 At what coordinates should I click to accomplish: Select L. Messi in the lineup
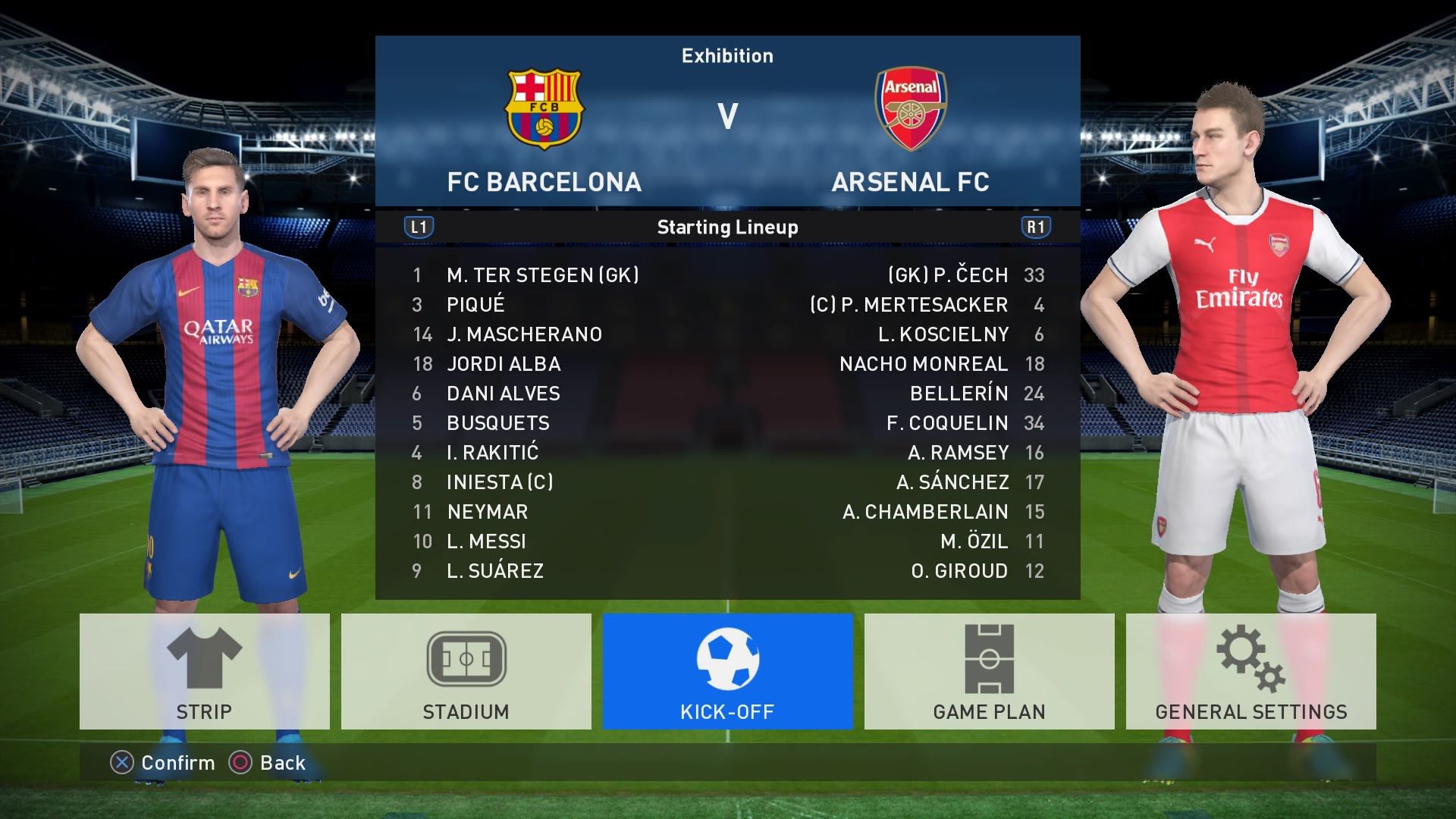click(485, 541)
